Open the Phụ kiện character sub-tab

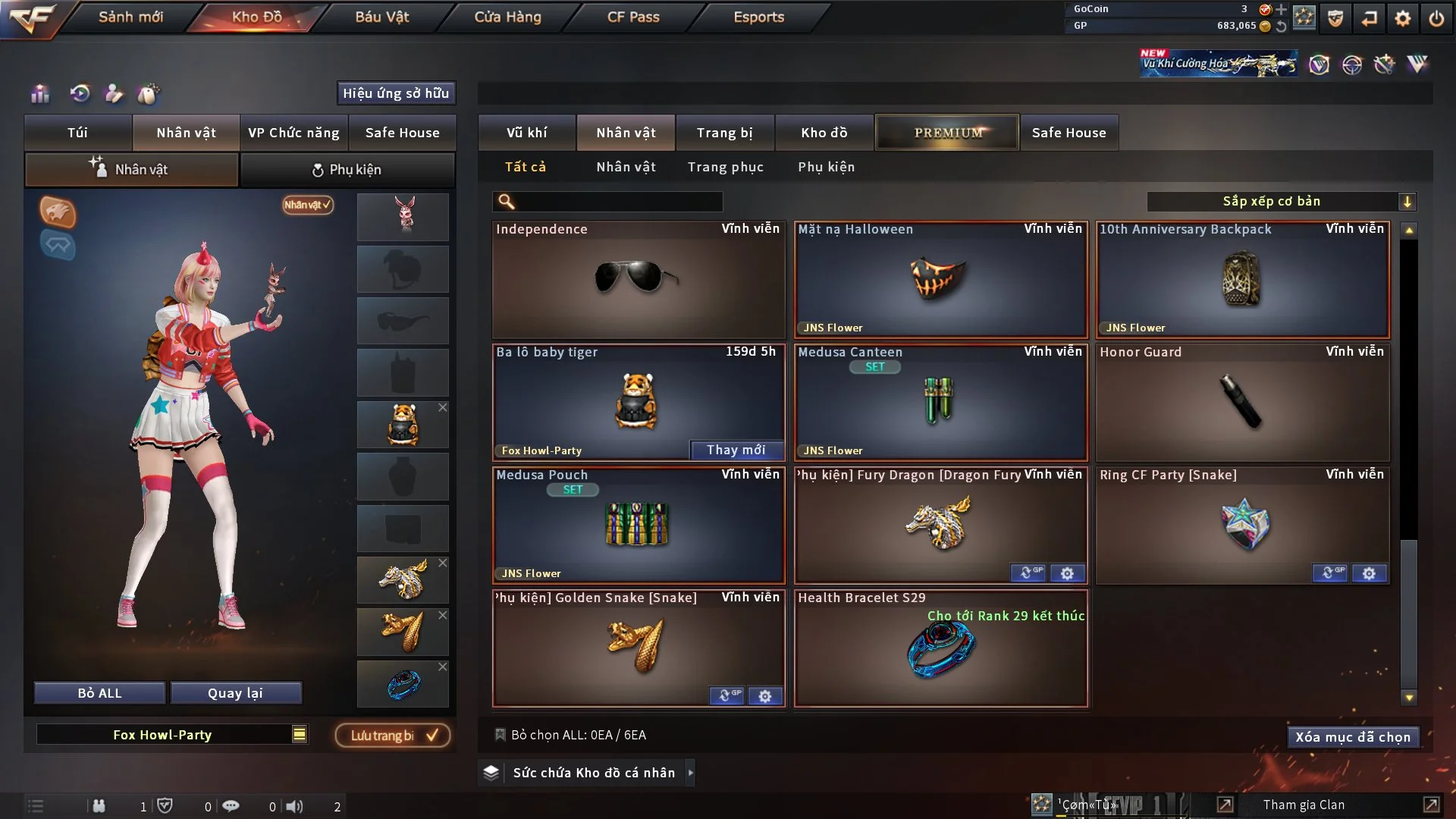[347, 170]
